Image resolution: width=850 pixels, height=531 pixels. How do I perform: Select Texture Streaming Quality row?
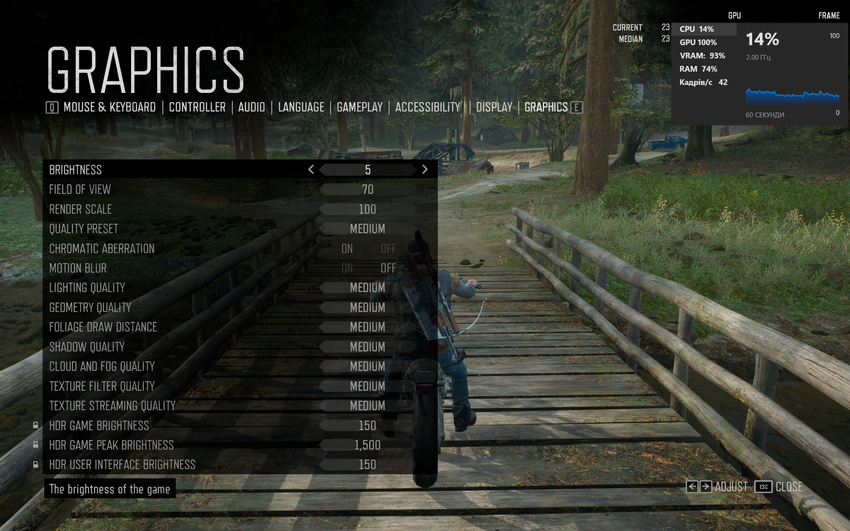(240, 406)
